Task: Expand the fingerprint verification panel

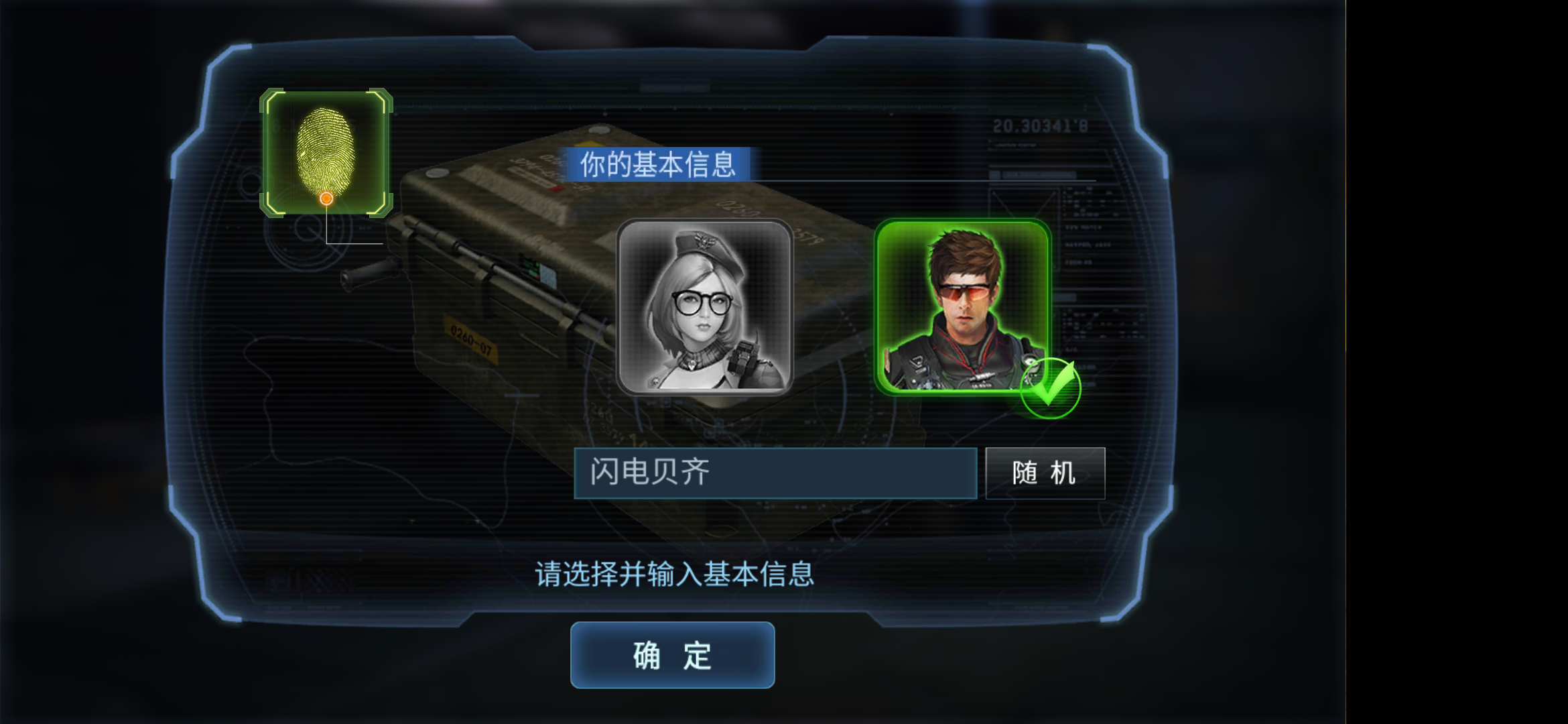Action: [x=326, y=151]
